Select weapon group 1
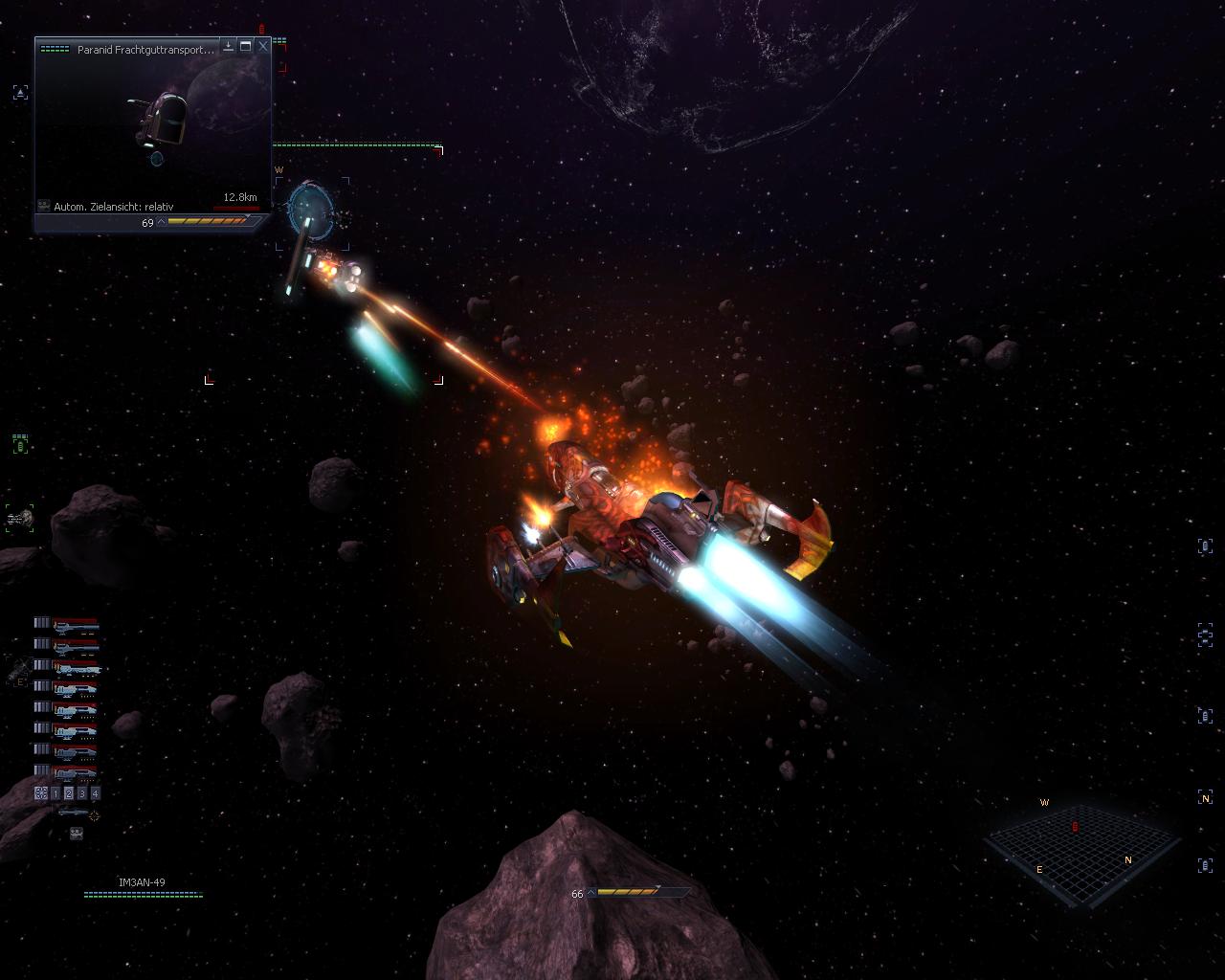The height and width of the screenshot is (980, 1225). (56, 793)
